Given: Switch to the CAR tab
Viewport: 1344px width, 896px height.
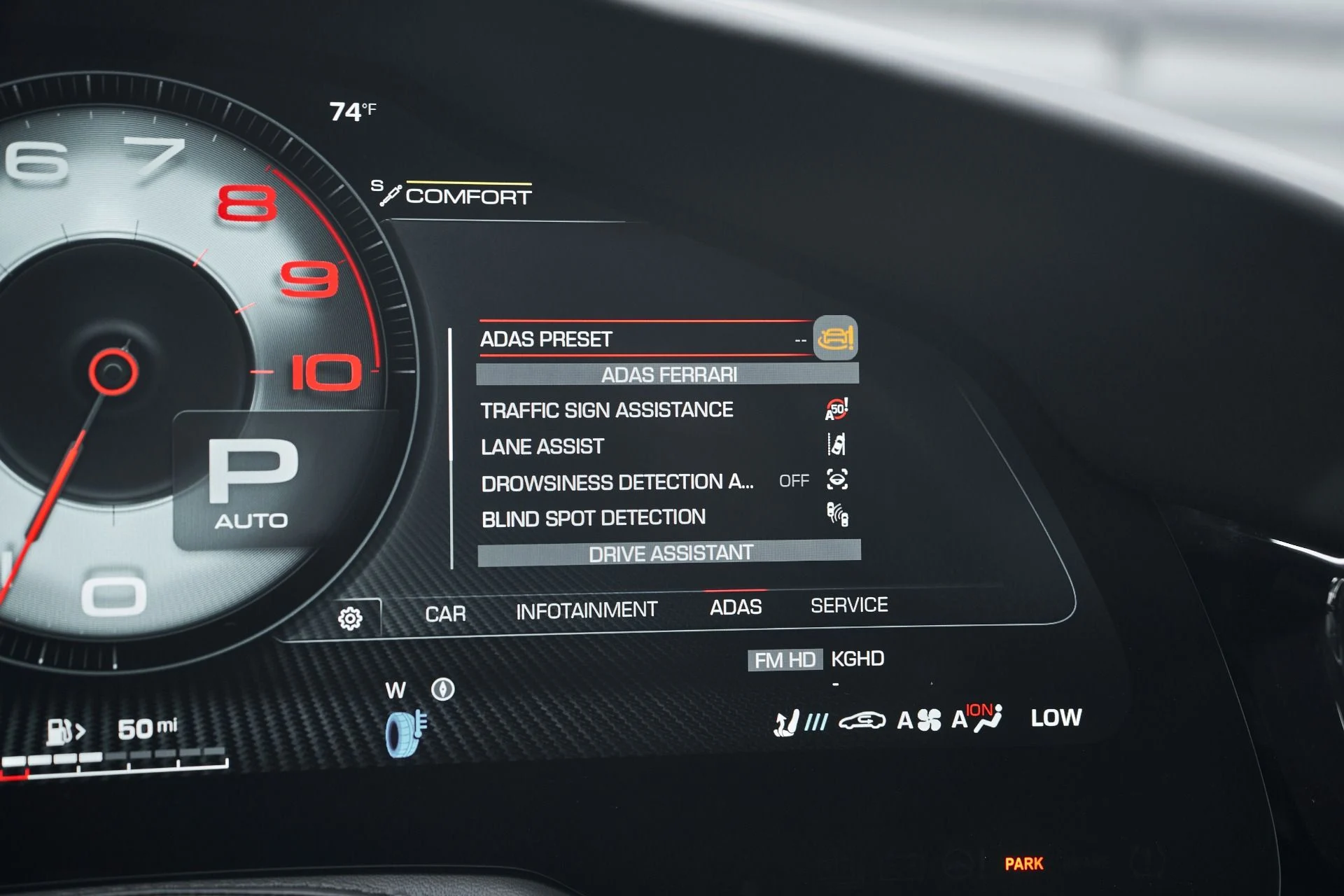Looking at the screenshot, I should coord(445,614).
